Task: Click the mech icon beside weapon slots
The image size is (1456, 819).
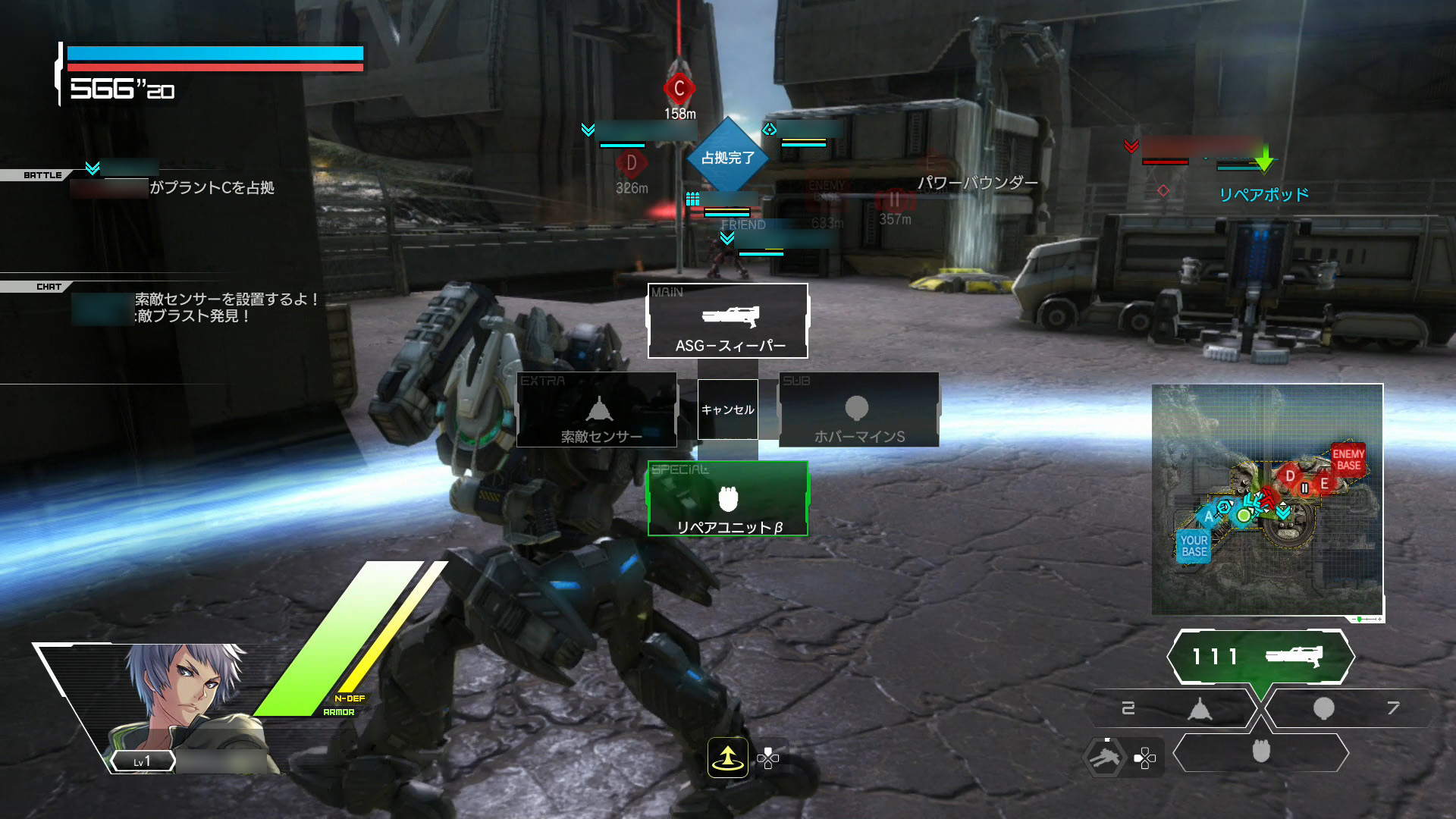Action: [x=1104, y=757]
